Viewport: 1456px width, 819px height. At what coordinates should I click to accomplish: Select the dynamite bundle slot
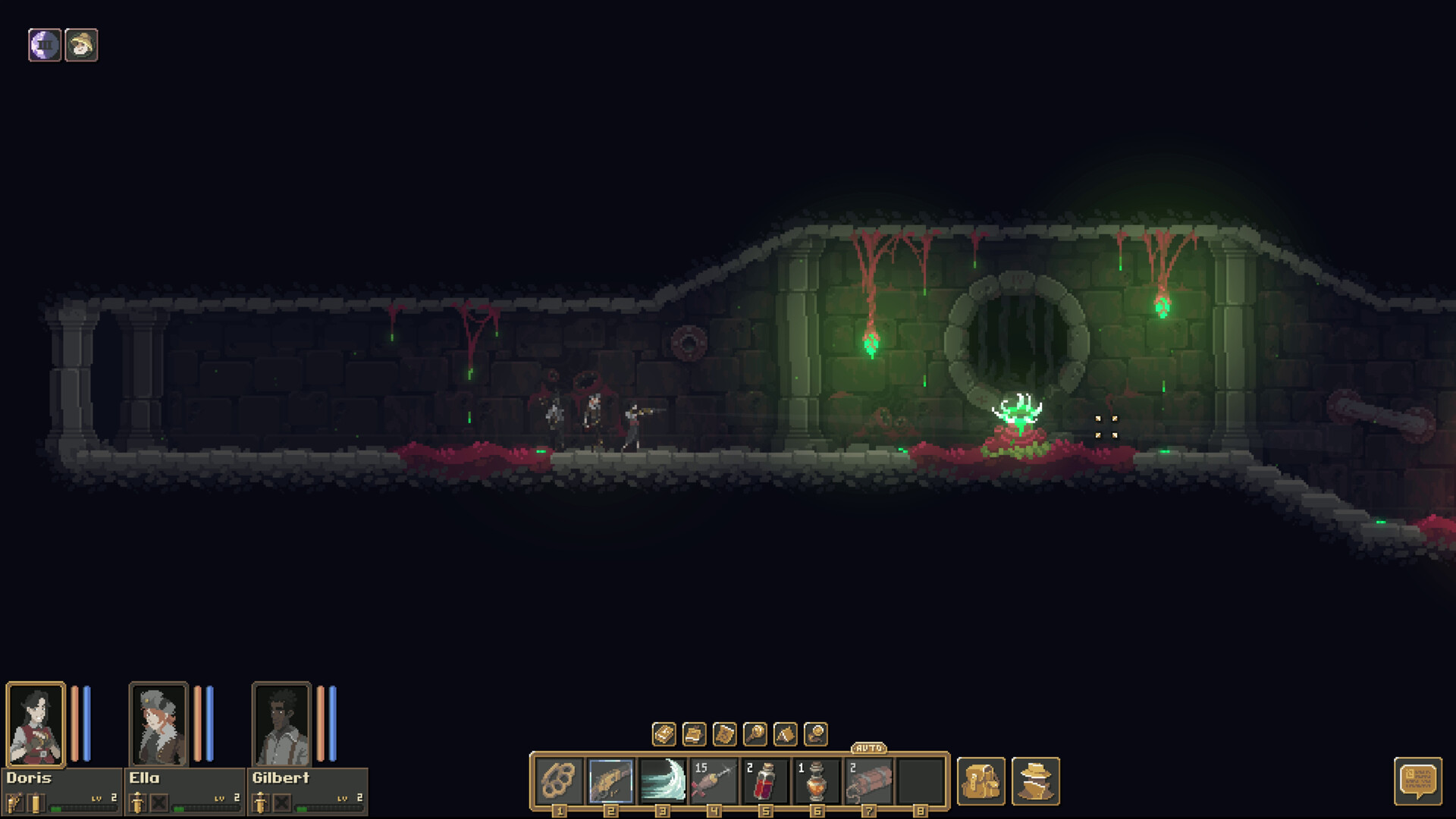(x=868, y=780)
